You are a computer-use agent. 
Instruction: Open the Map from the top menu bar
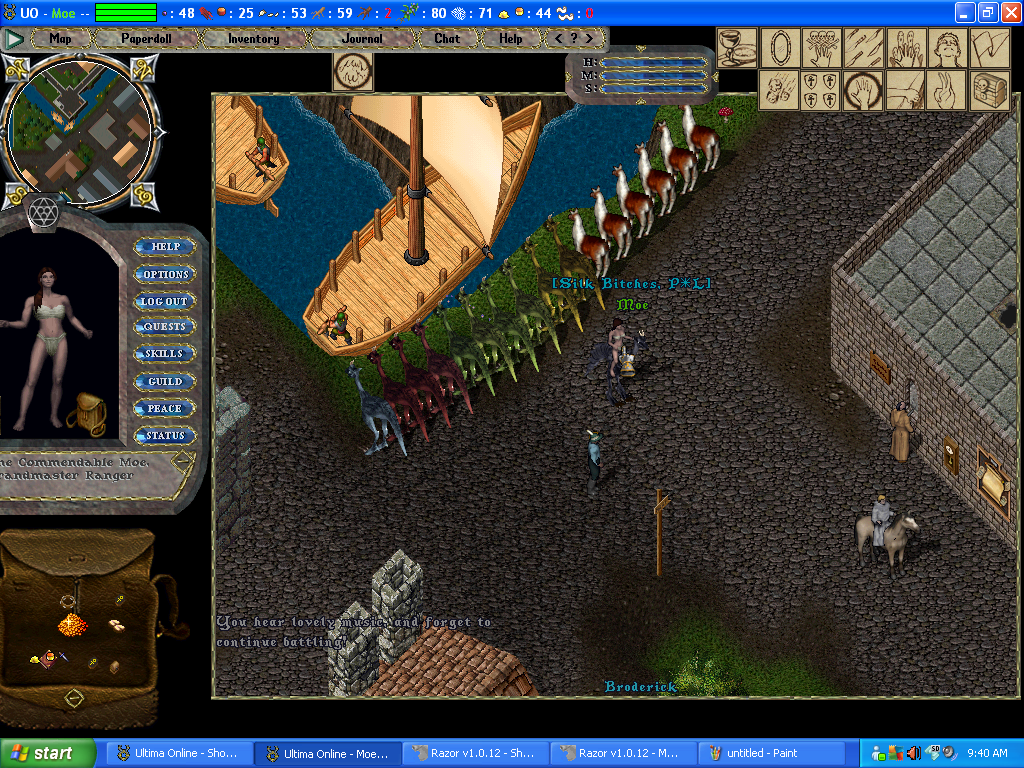click(60, 39)
